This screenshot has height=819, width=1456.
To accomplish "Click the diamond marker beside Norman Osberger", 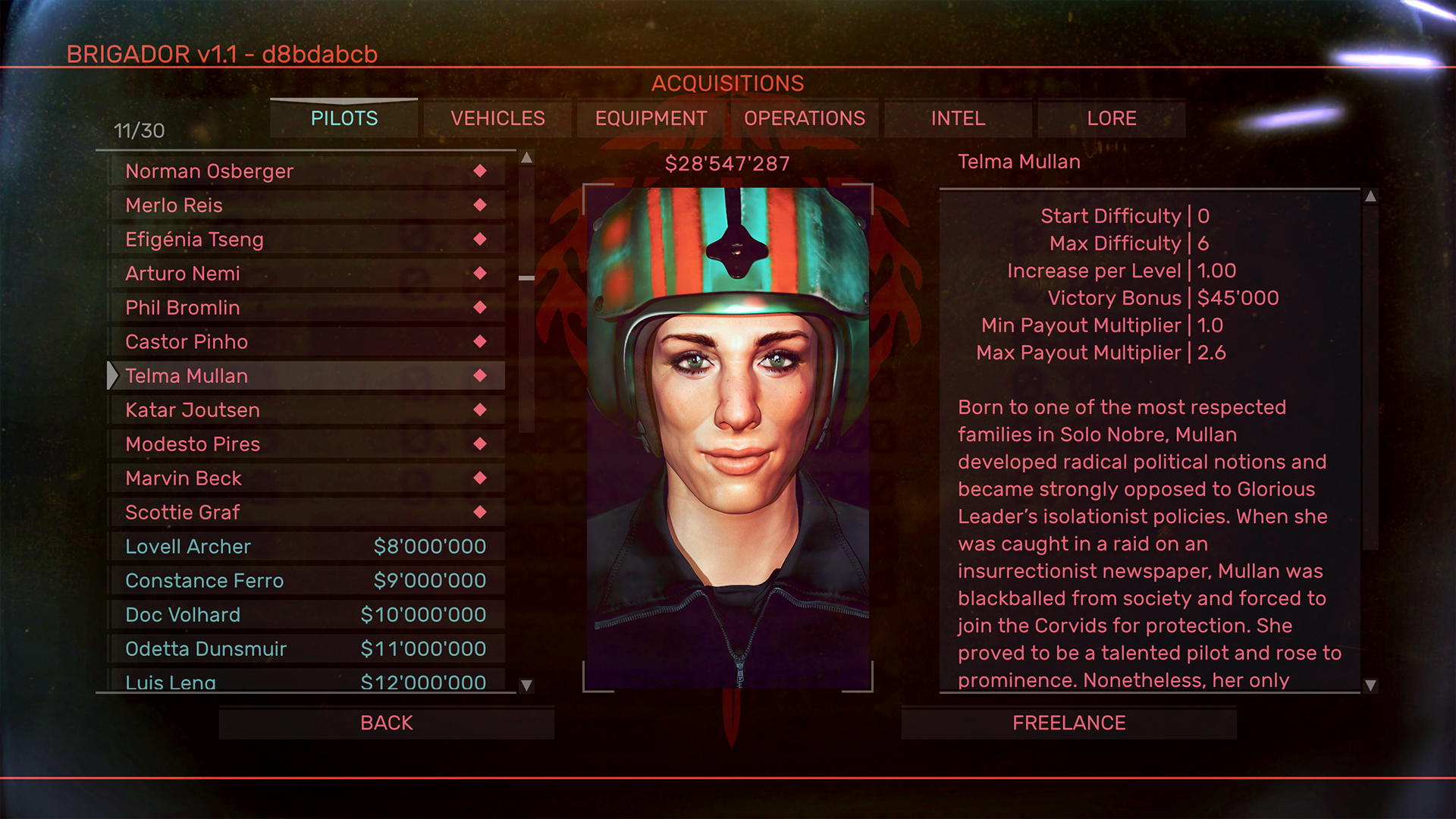I will click(x=480, y=171).
